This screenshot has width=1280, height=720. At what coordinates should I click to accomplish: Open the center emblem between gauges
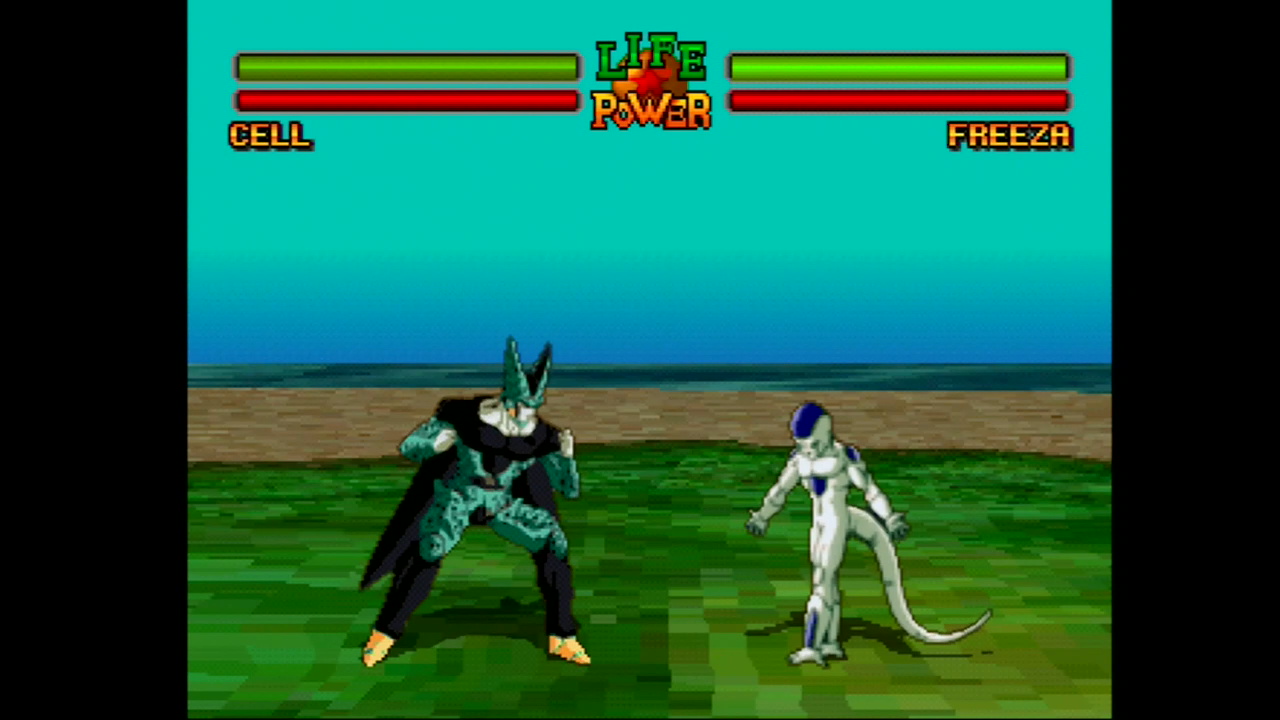point(650,80)
